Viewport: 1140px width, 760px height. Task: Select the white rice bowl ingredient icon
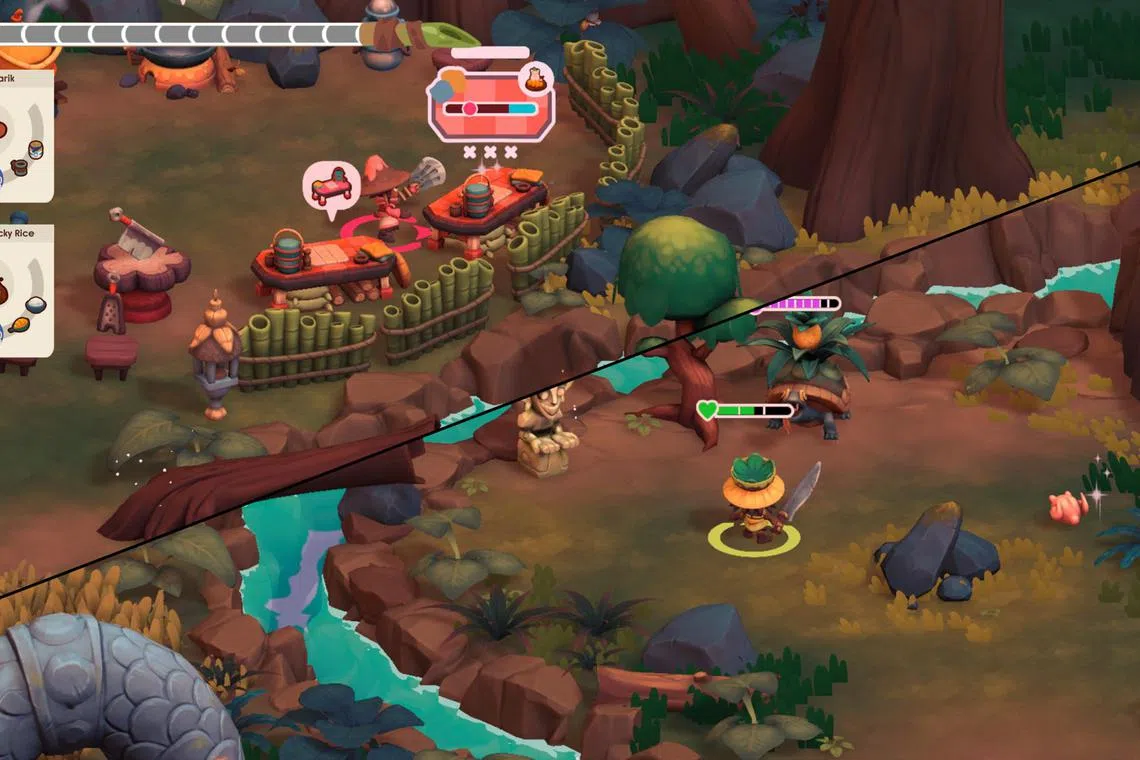click(x=35, y=304)
